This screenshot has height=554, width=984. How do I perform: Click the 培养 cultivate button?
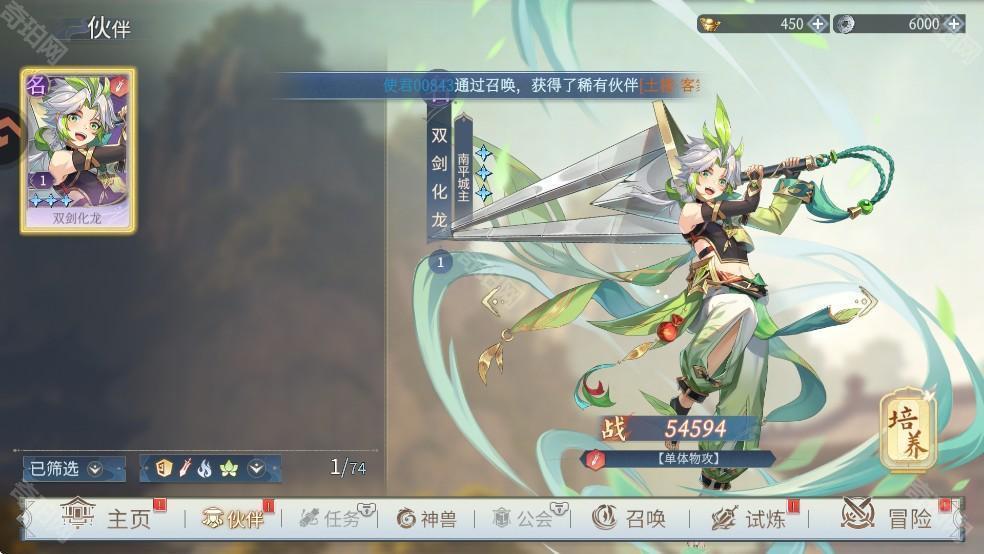coord(906,431)
